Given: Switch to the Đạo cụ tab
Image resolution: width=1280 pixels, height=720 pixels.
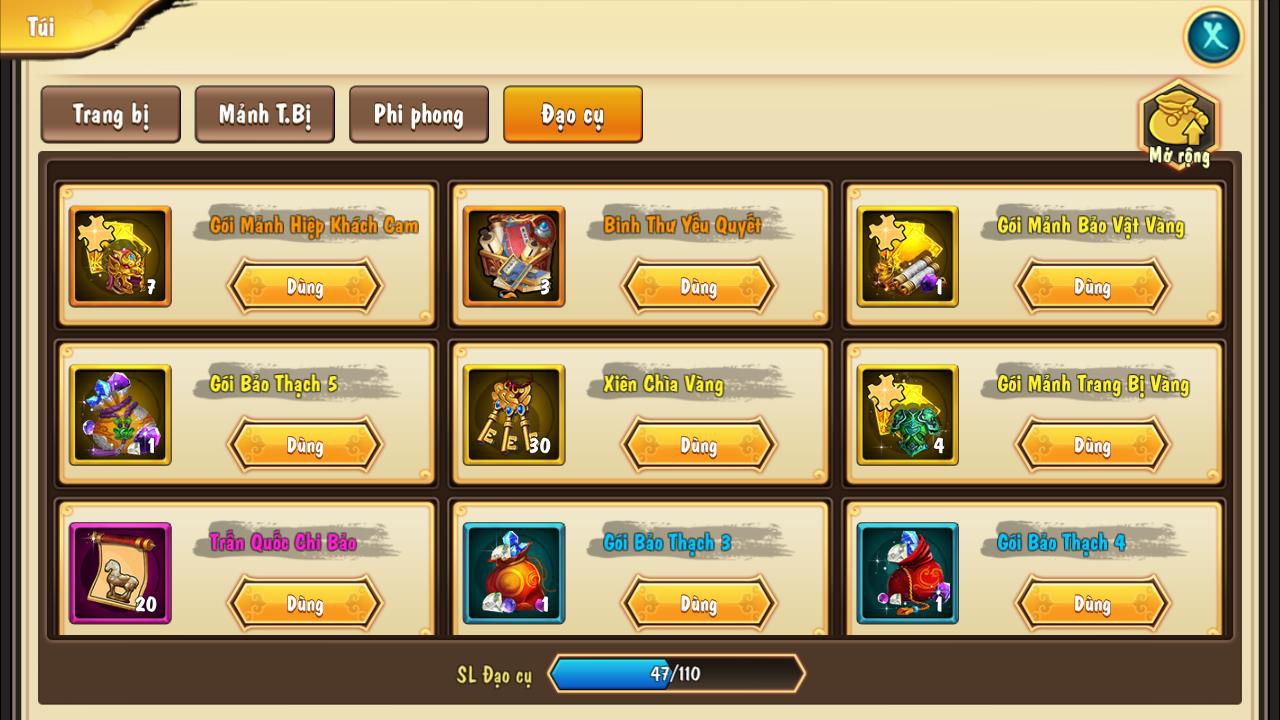Looking at the screenshot, I should (x=572, y=115).
